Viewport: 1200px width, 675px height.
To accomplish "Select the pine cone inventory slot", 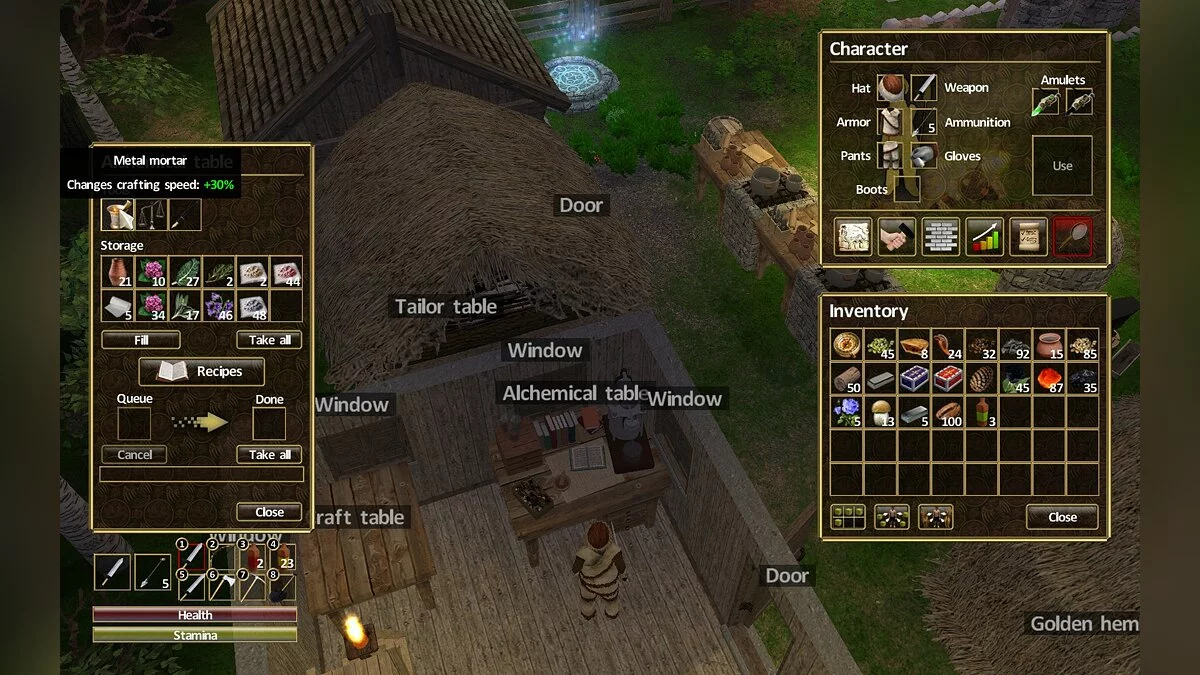I will (983, 378).
